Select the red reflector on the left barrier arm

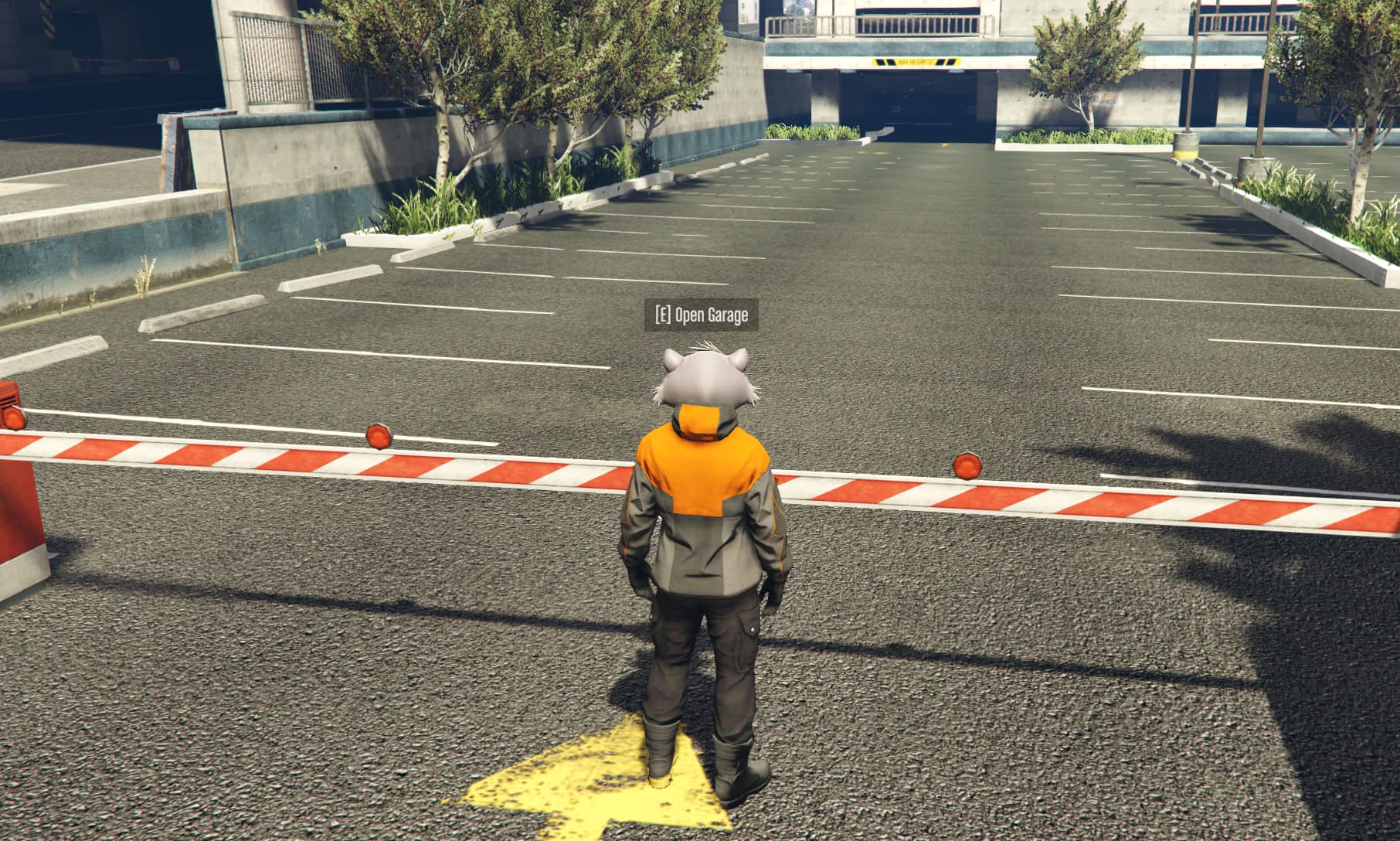(379, 436)
